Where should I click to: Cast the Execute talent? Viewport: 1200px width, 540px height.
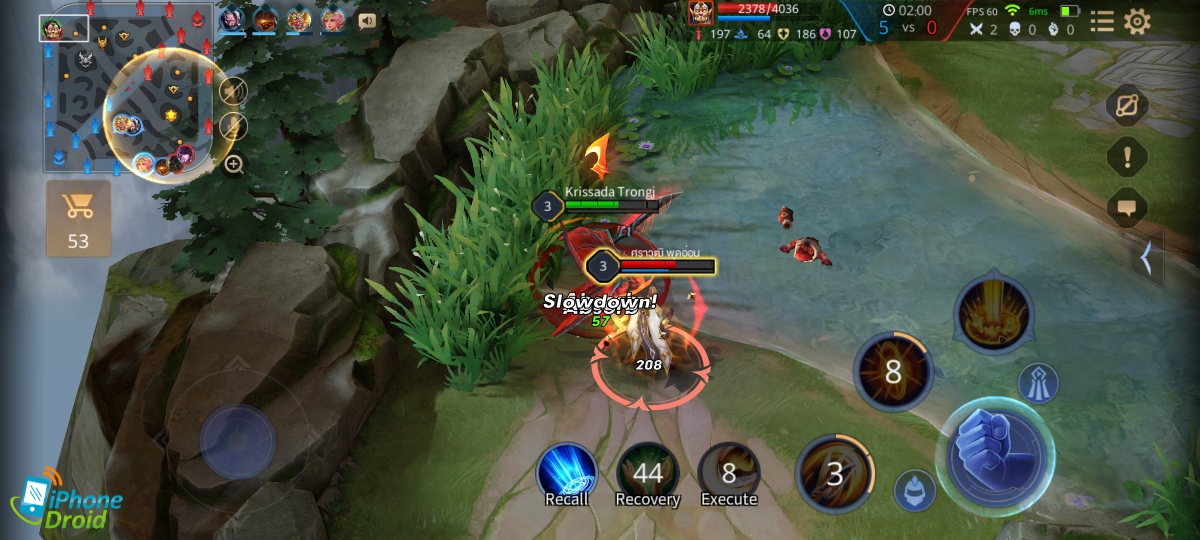(729, 475)
